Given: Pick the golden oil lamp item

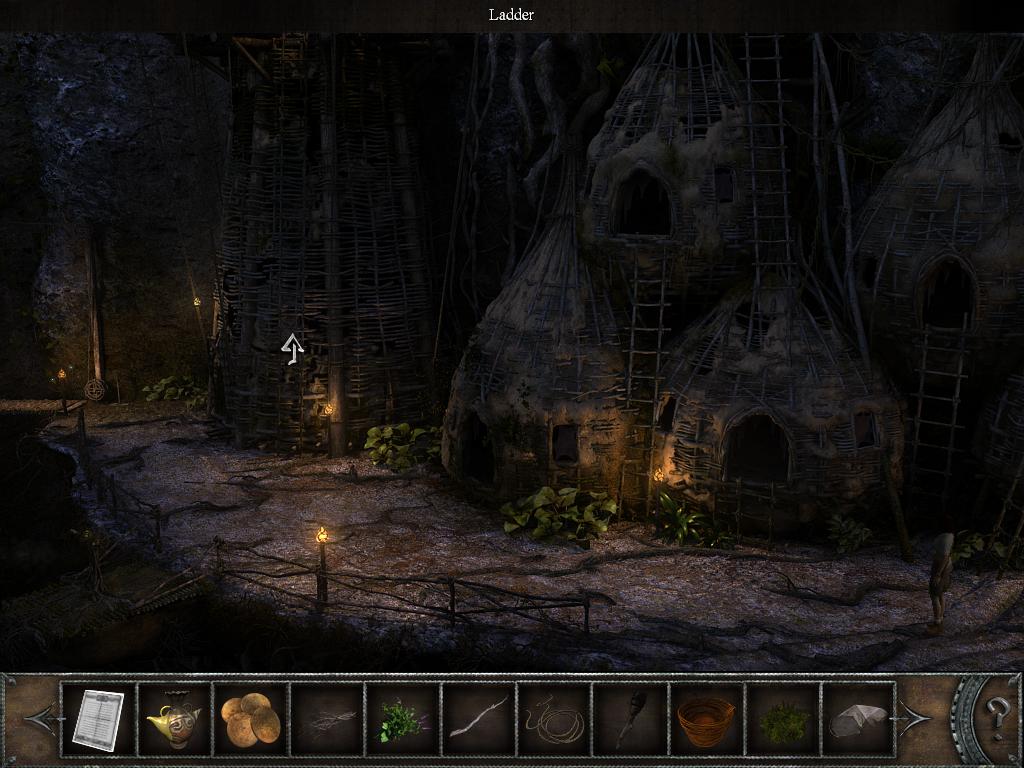Looking at the screenshot, I should pos(174,718).
